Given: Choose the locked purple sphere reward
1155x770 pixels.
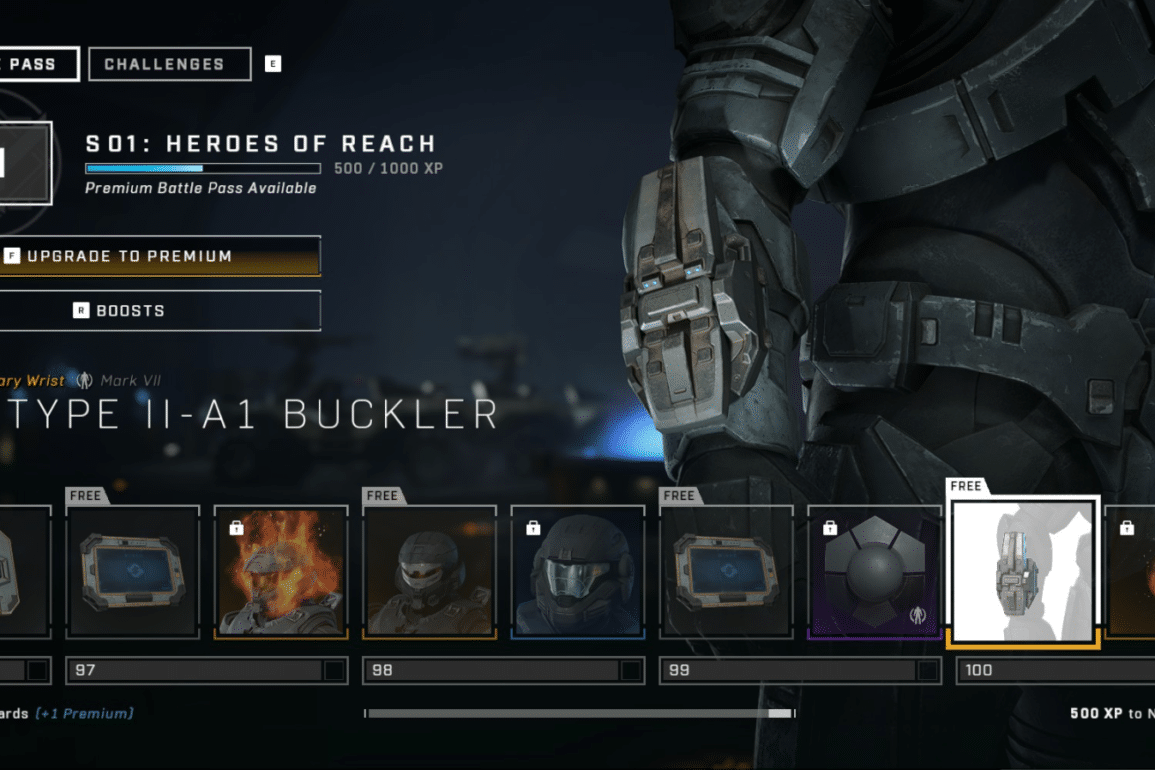Looking at the screenshot, I should coord(874,572).
